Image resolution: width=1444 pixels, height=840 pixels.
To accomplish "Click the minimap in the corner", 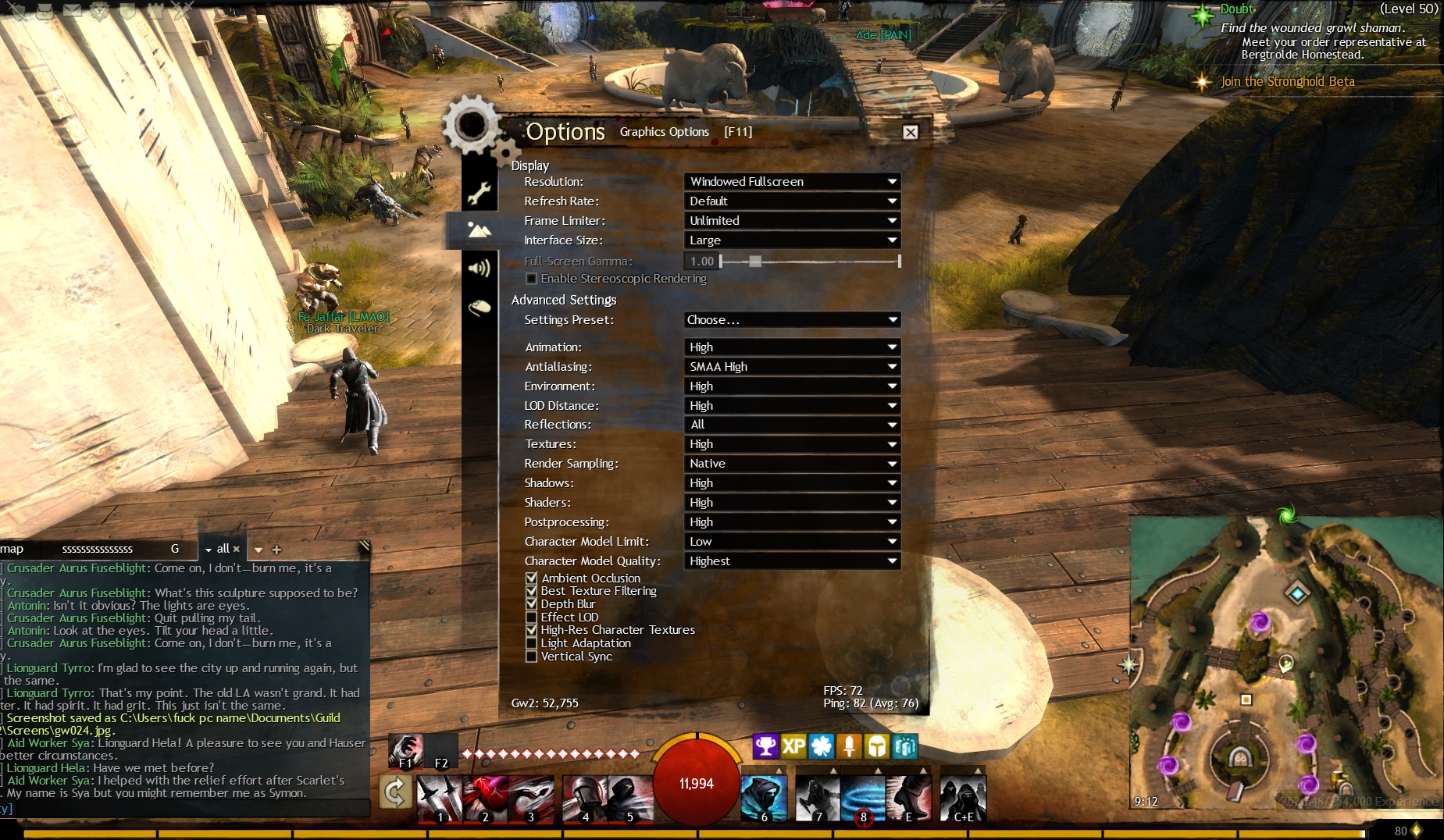I will [1285, 671].
